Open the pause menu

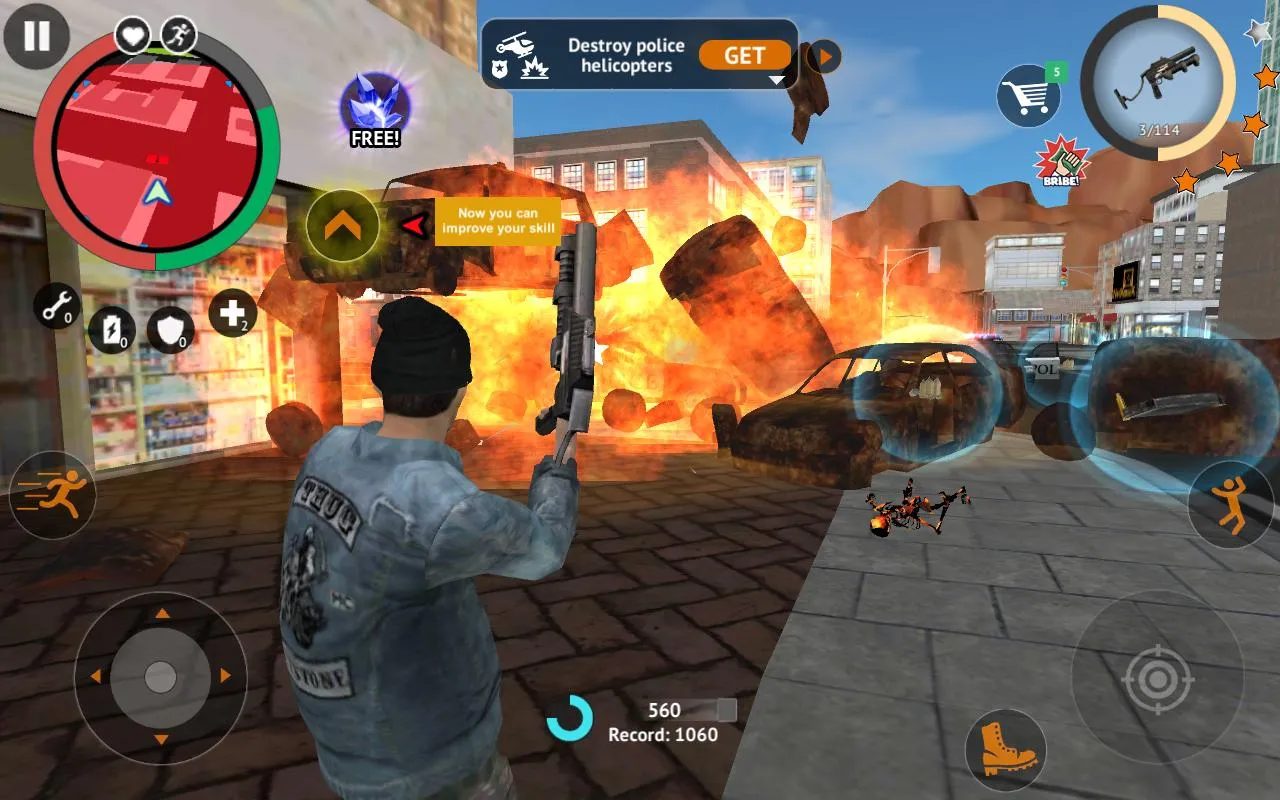click(36, 38)
